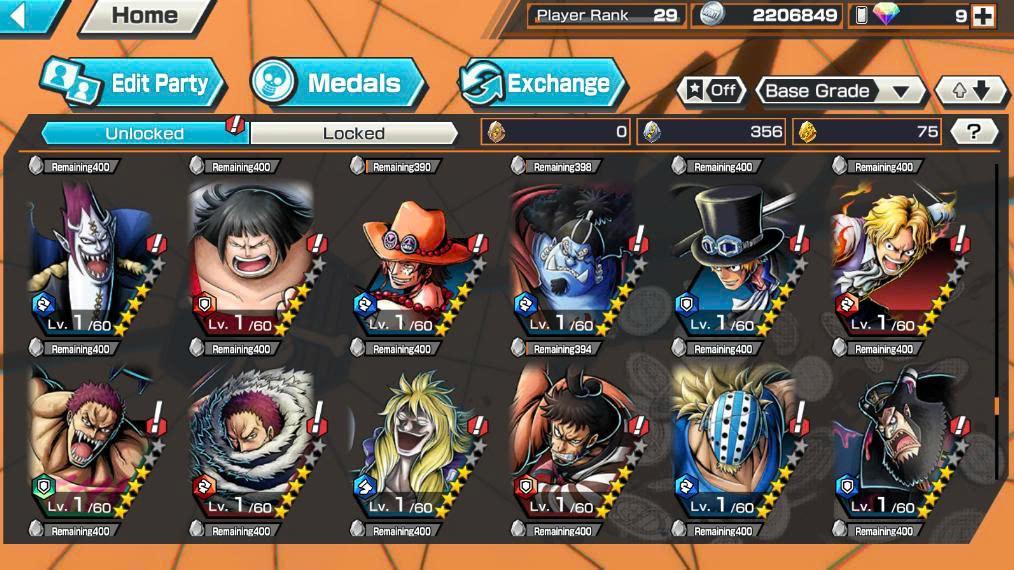
Task: Add rainbow diamonds with the plus button
Action: coord(983,16)
